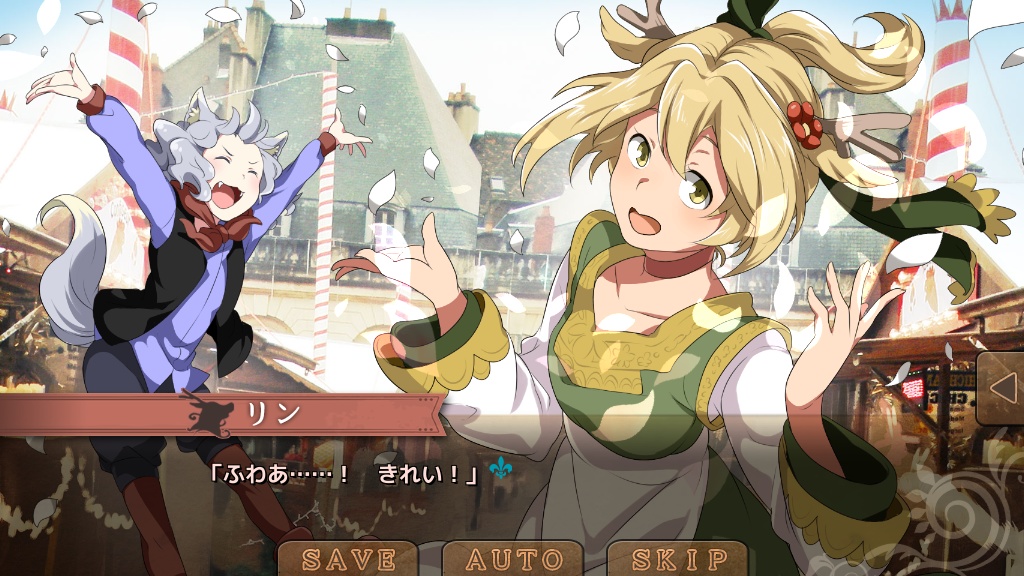Advance dialogue via the blue fleur-de-lis icon
1024x576 pixels.
(499, 468)
